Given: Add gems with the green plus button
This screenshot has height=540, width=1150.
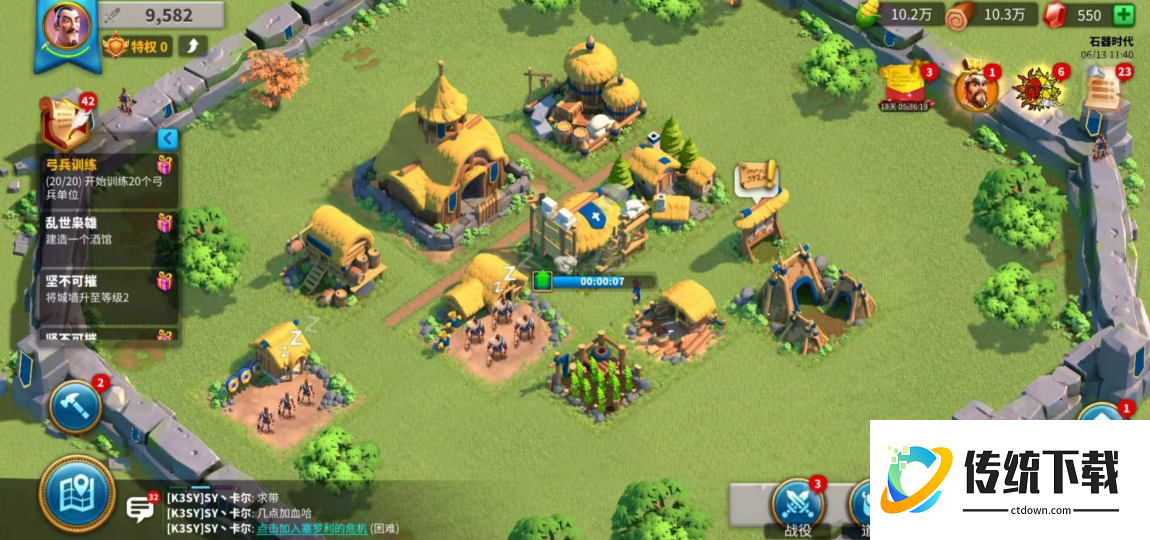Looking at the screenshot, I should tap(1124, 15).
